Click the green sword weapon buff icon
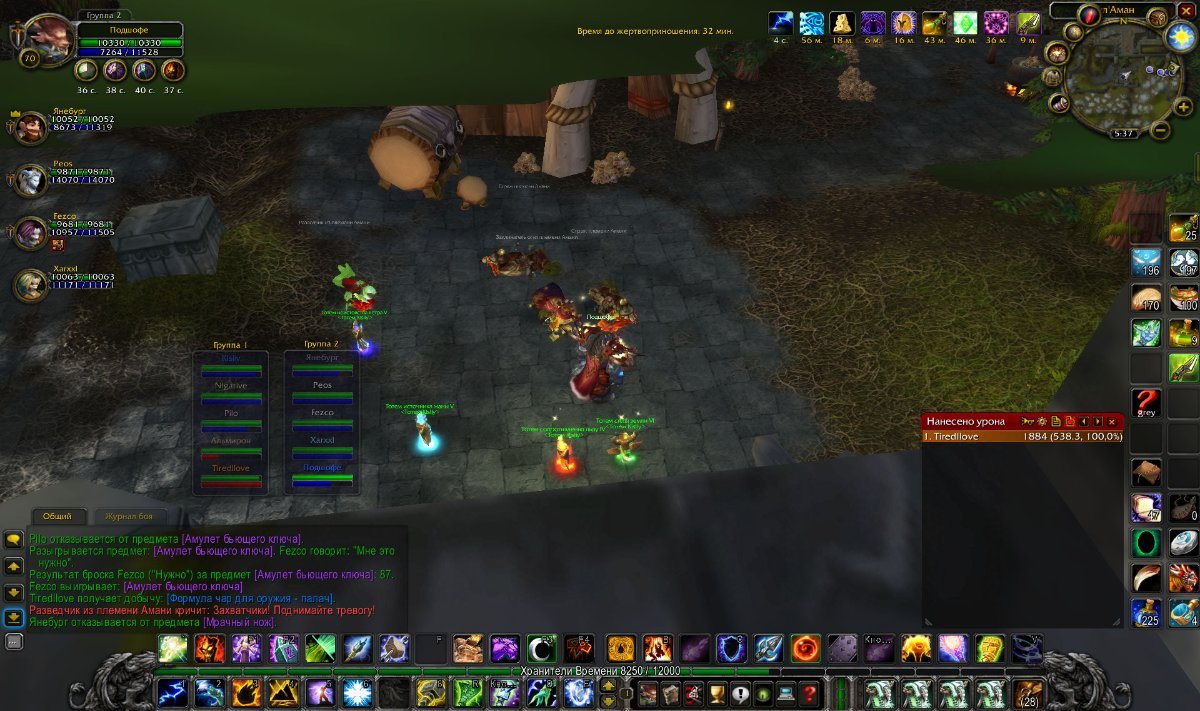 [1028, 23]
